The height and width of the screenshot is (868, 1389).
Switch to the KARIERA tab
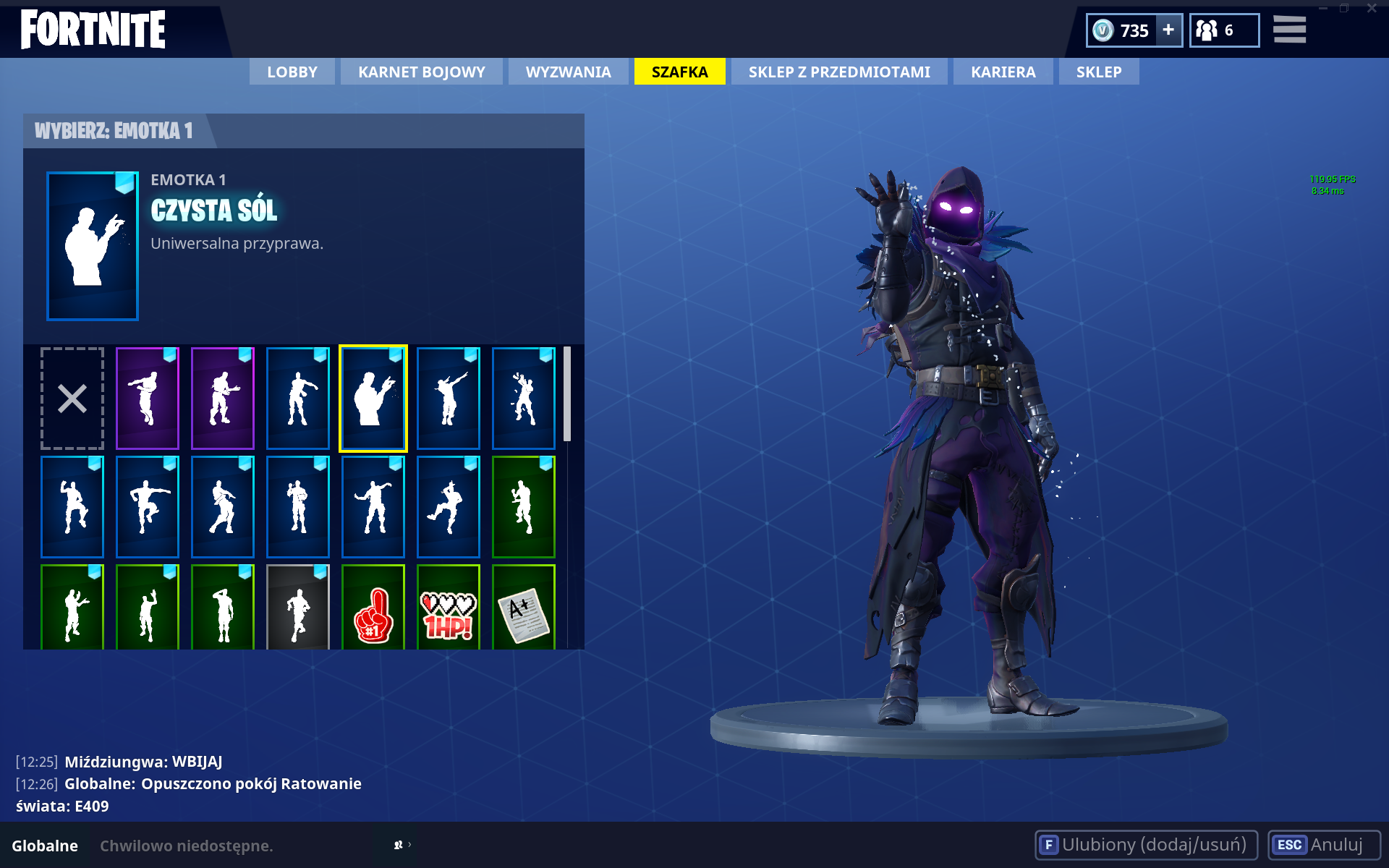1003,72
